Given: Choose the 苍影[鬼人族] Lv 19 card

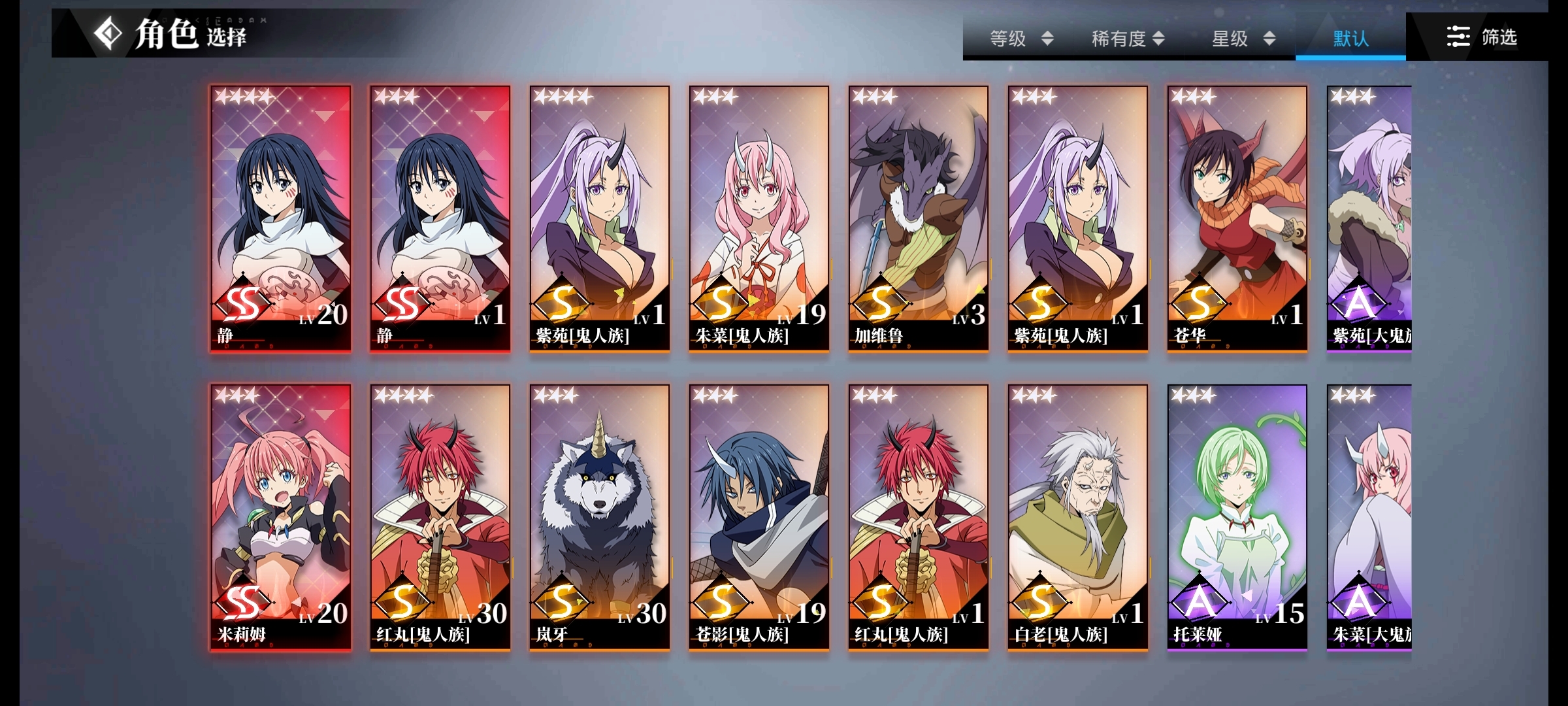Looking at the screenshot, I should point(759,517).
